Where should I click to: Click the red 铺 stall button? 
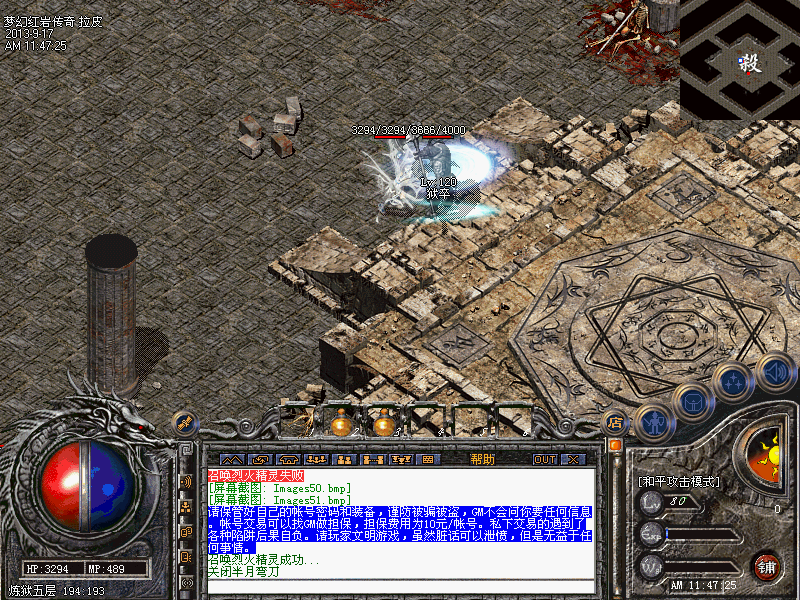[767, 566]
